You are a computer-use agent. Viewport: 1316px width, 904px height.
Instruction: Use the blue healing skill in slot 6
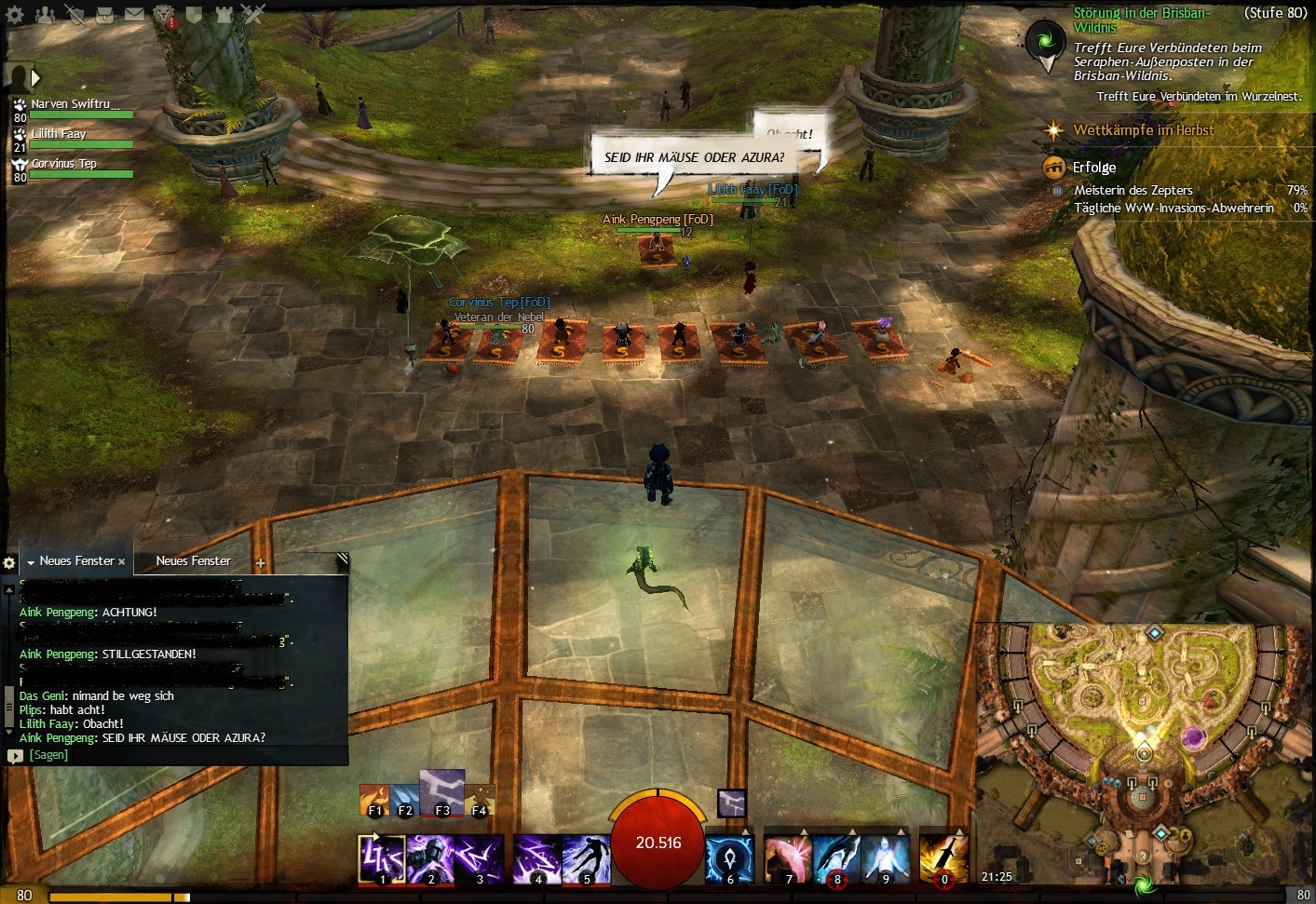(729, 858)
